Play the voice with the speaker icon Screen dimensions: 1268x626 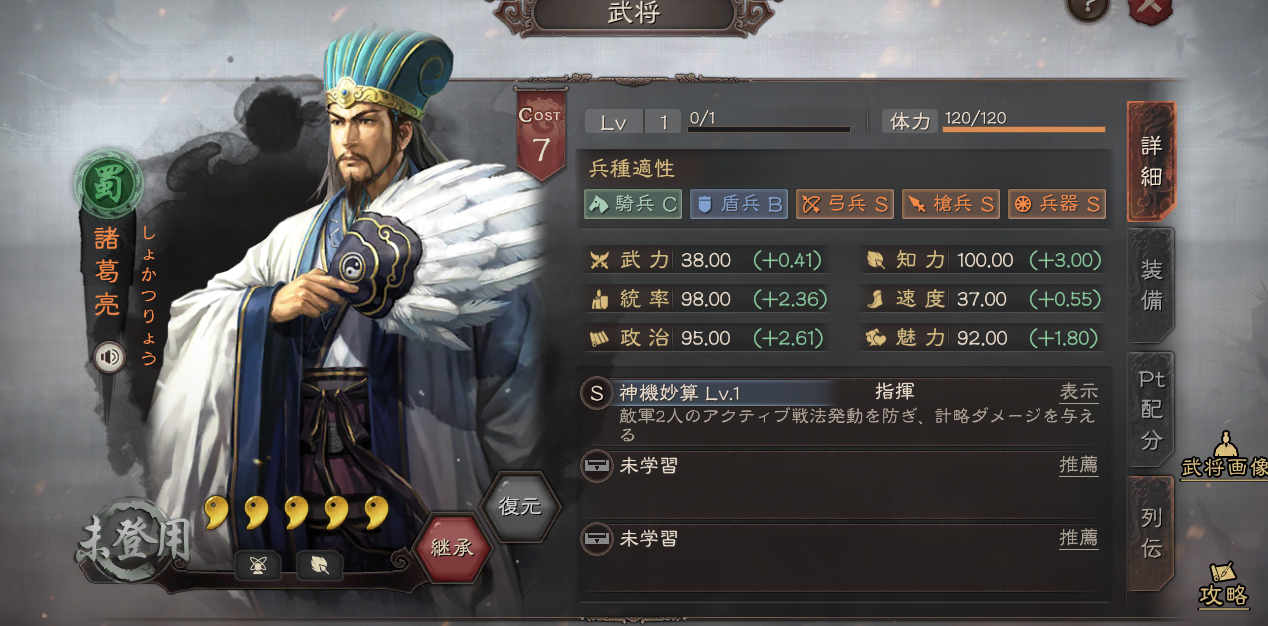pos(110,357)
